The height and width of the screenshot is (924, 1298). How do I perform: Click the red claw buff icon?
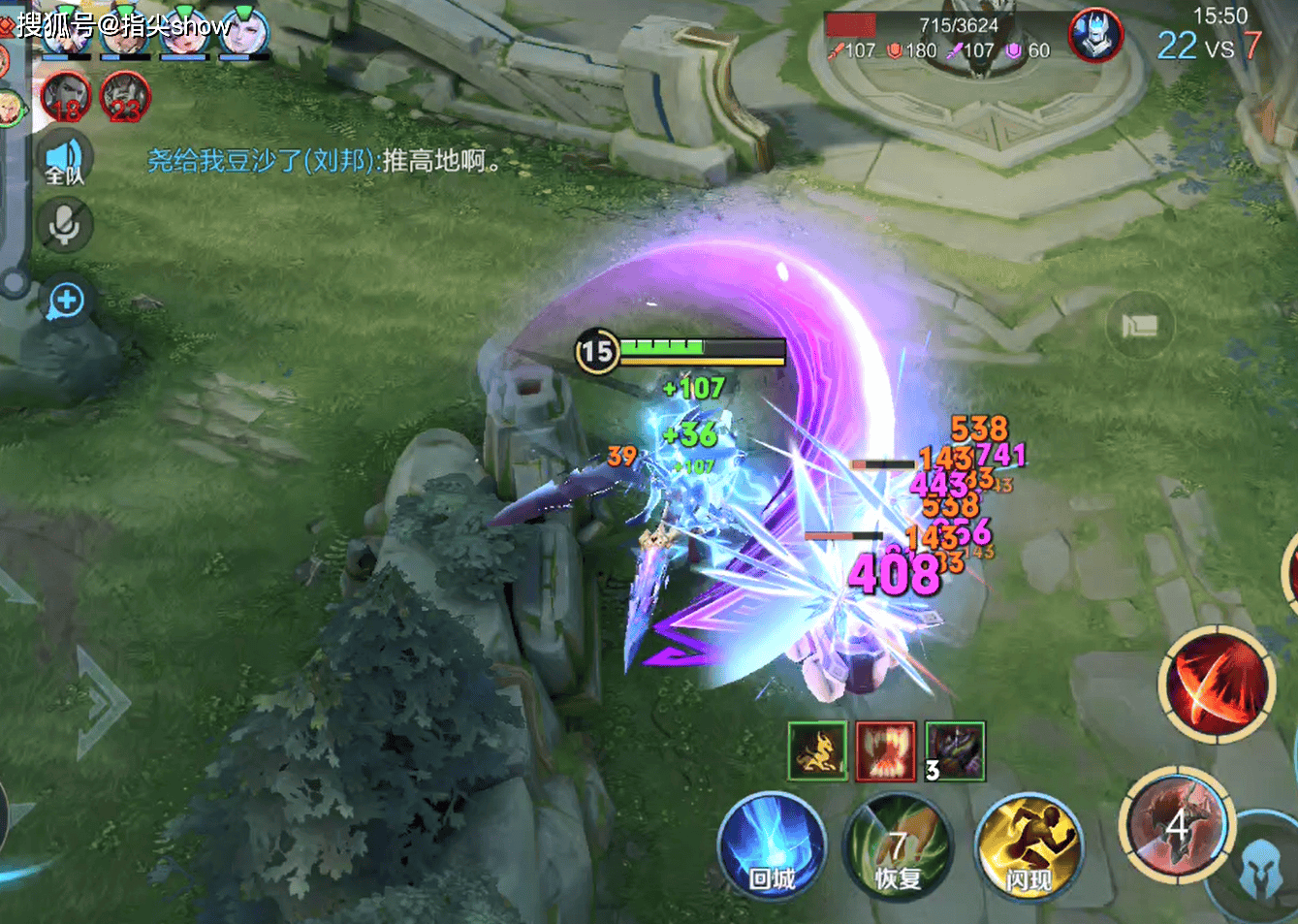coord(886,750)
